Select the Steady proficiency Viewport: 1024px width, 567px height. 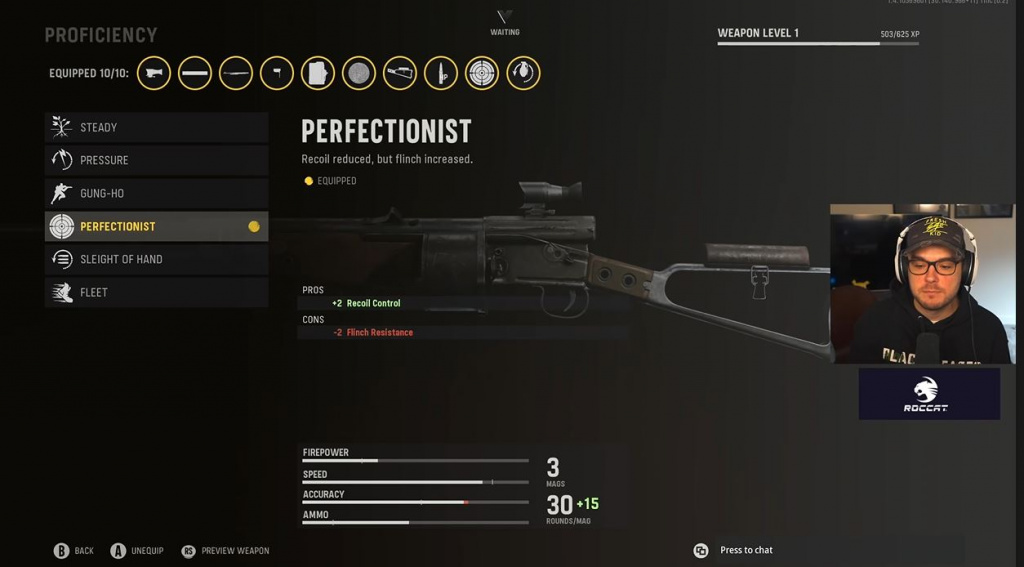point(156,127)
